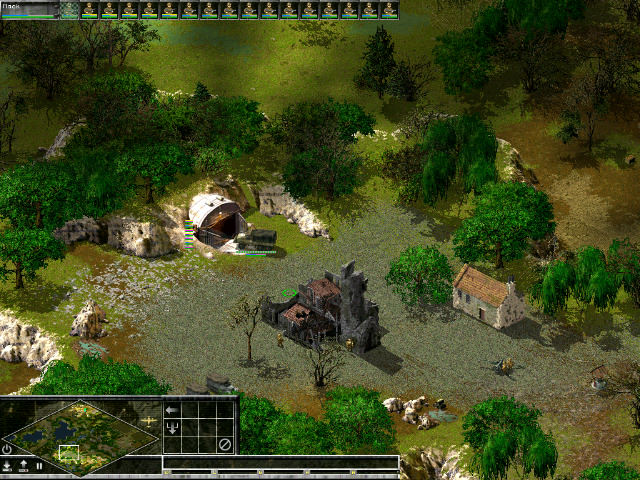Click the pause button below the minimap
Viewport: 640px width, 480px height.
[x=39, y=466]
